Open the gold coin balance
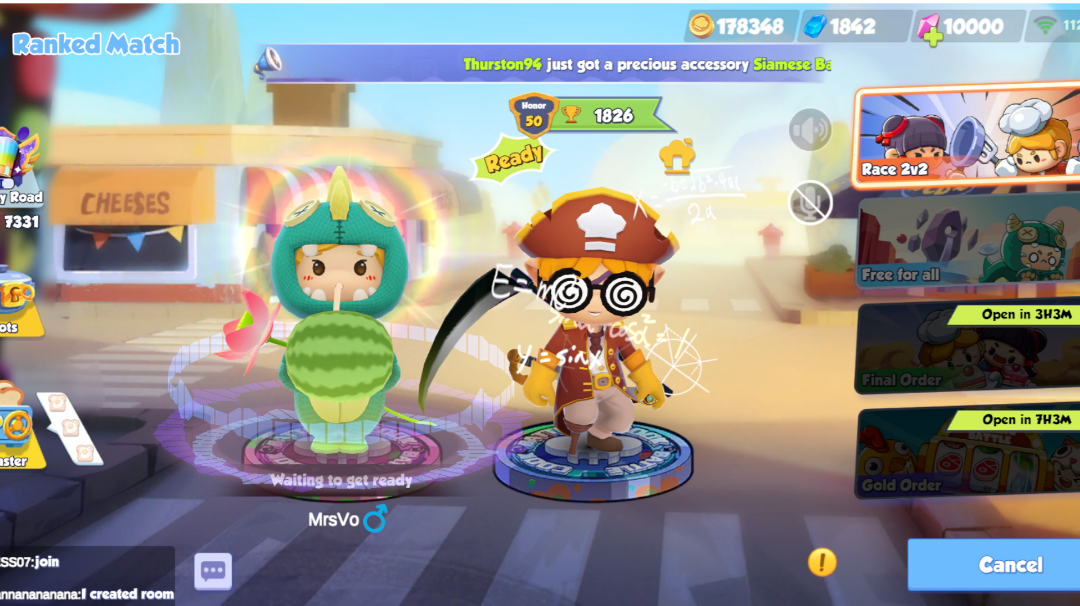Screen dimensions: 1080x606 pyautogui.click(x=738, y=26)
